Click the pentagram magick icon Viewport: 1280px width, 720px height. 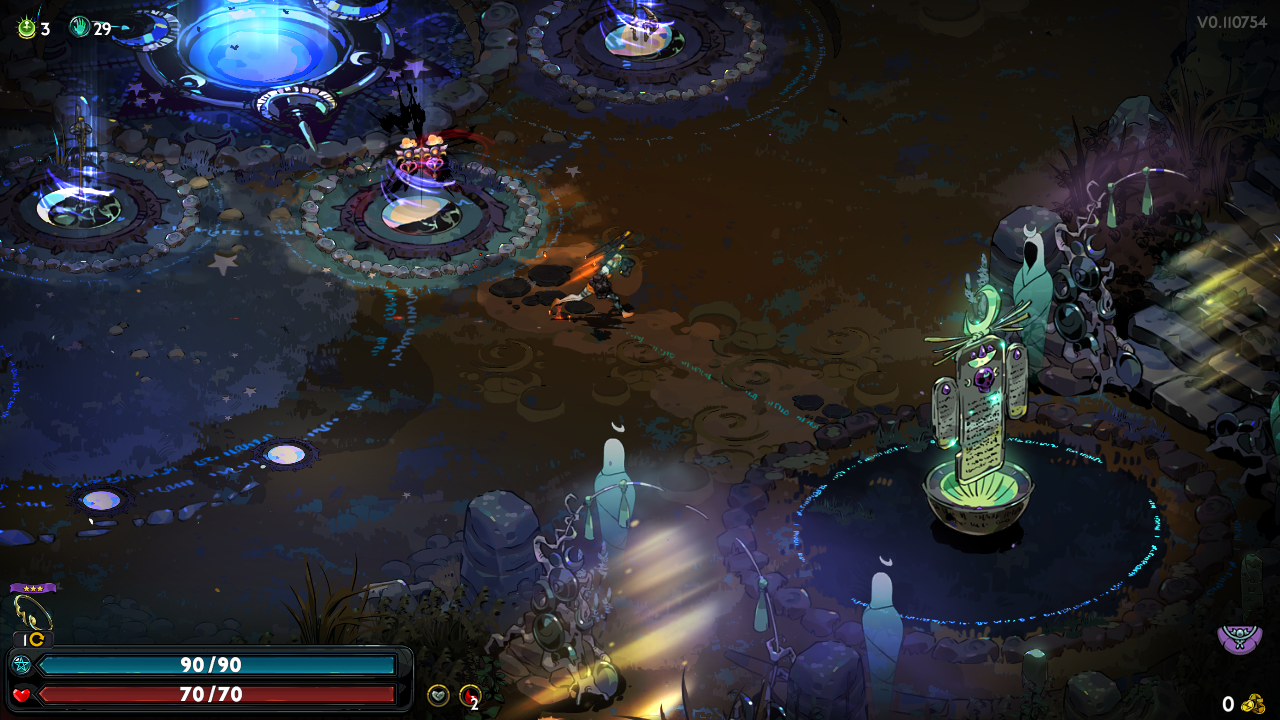22,665
